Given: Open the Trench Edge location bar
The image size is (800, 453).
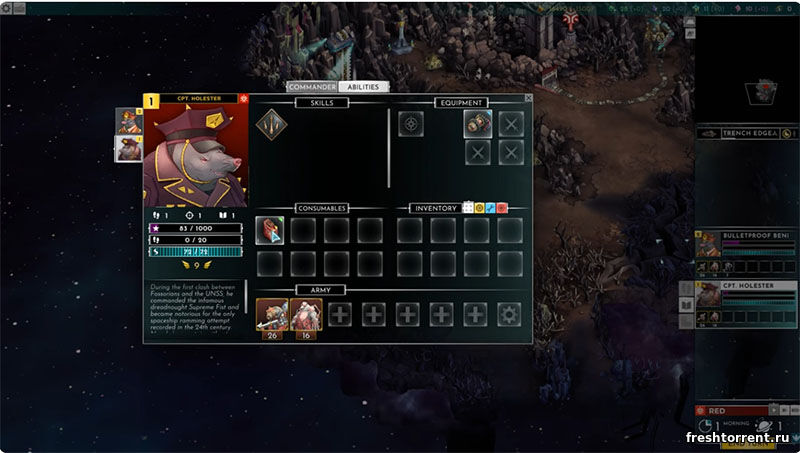Looking at the screenshot, I should click(x=740, y=133).
